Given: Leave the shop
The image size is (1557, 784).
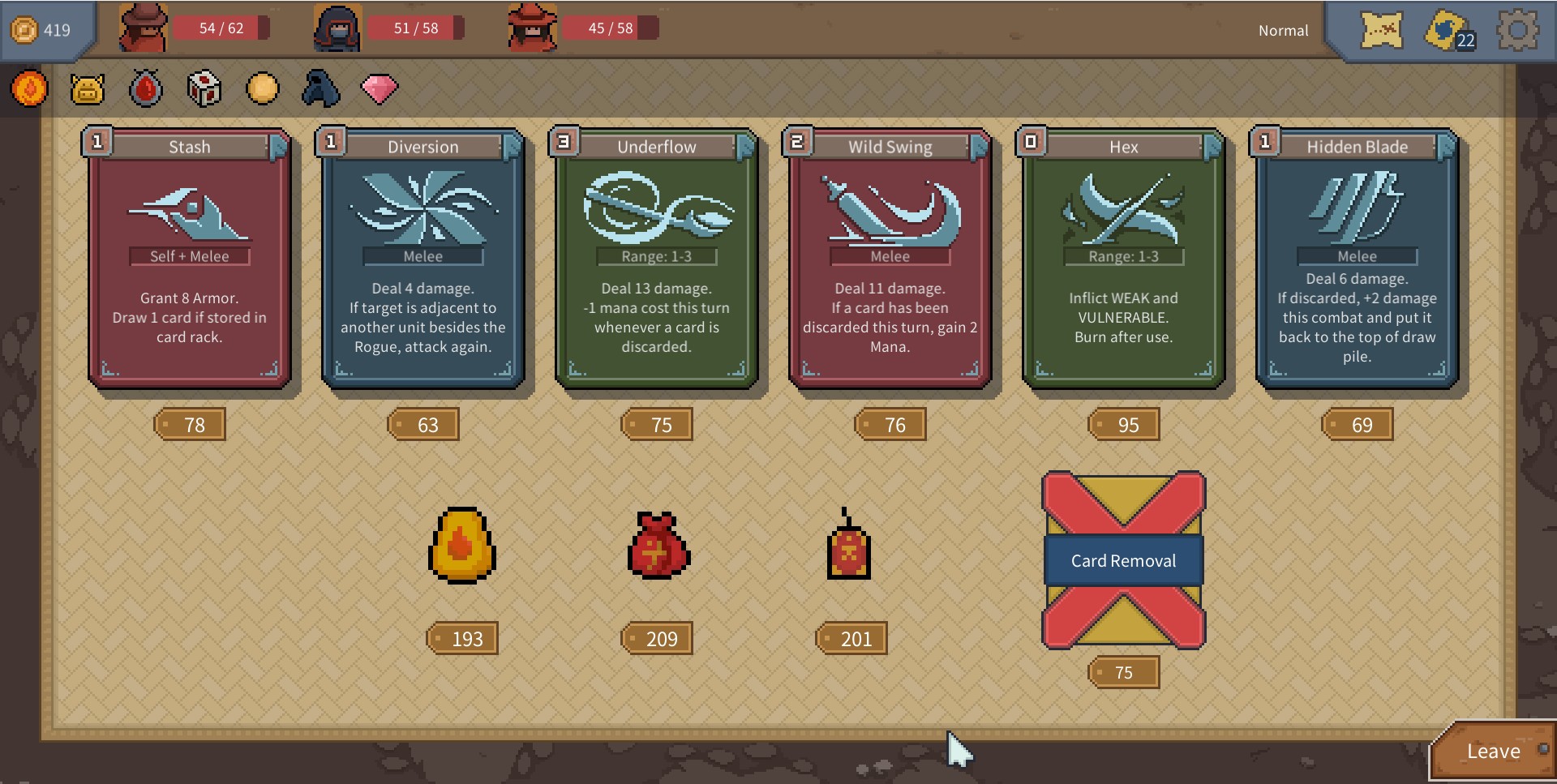Looking at the screenshot, I should click(1493, 752).
